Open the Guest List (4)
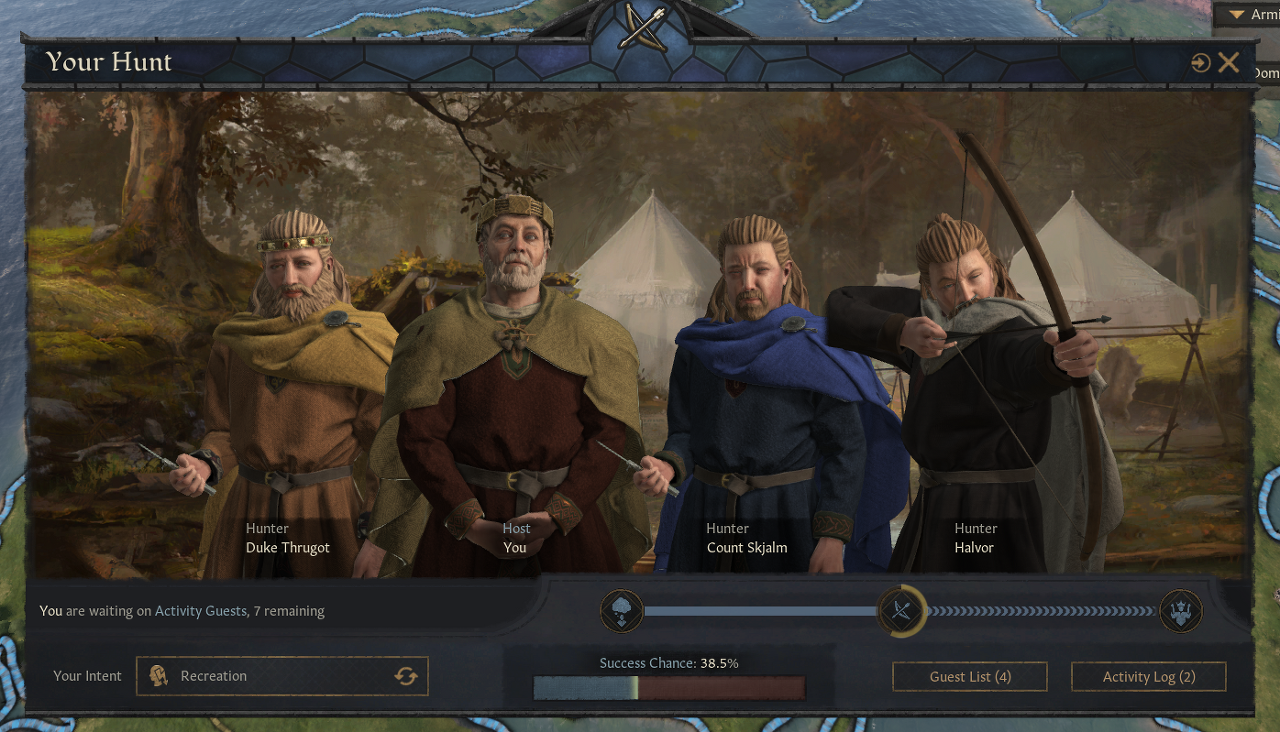Screen dimensions: 1280x732 click(x=969, y=677)
